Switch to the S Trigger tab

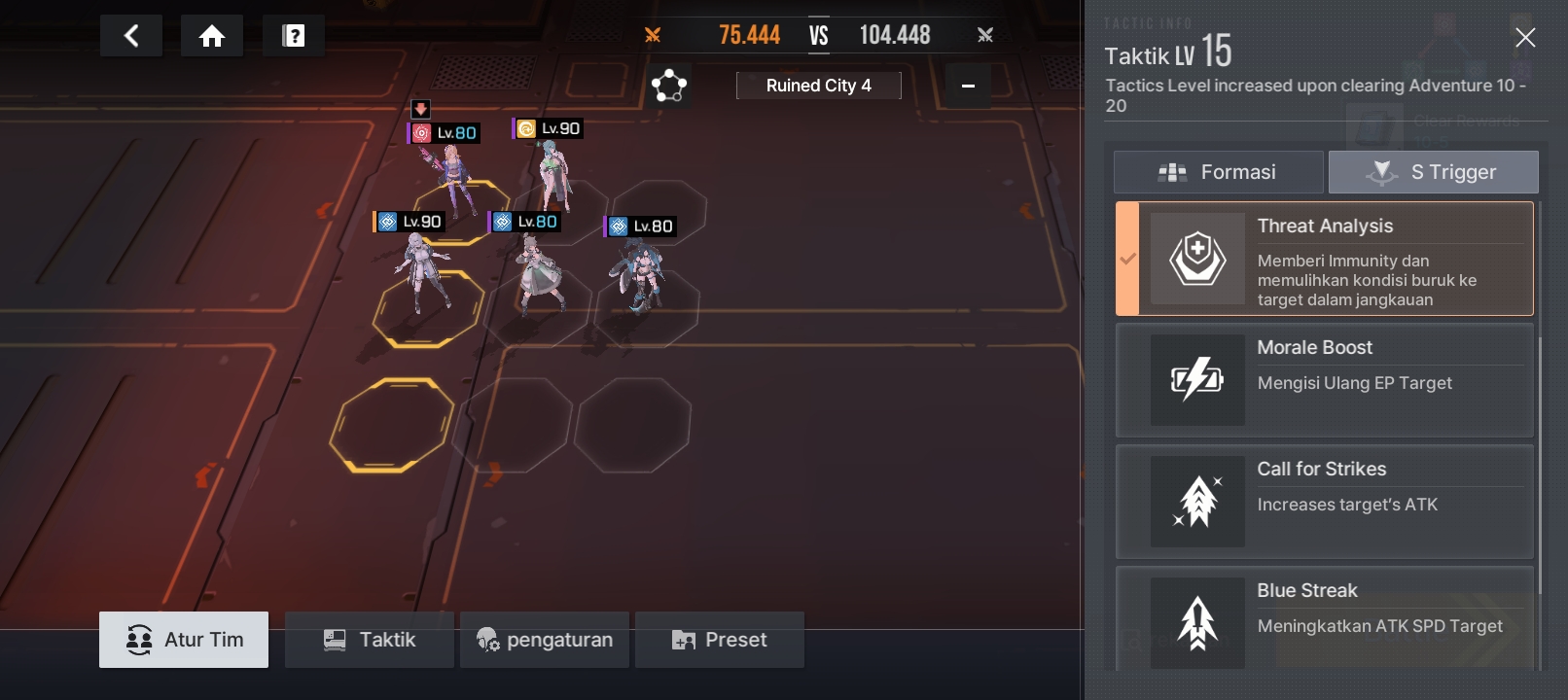(x=1434, y=172)
